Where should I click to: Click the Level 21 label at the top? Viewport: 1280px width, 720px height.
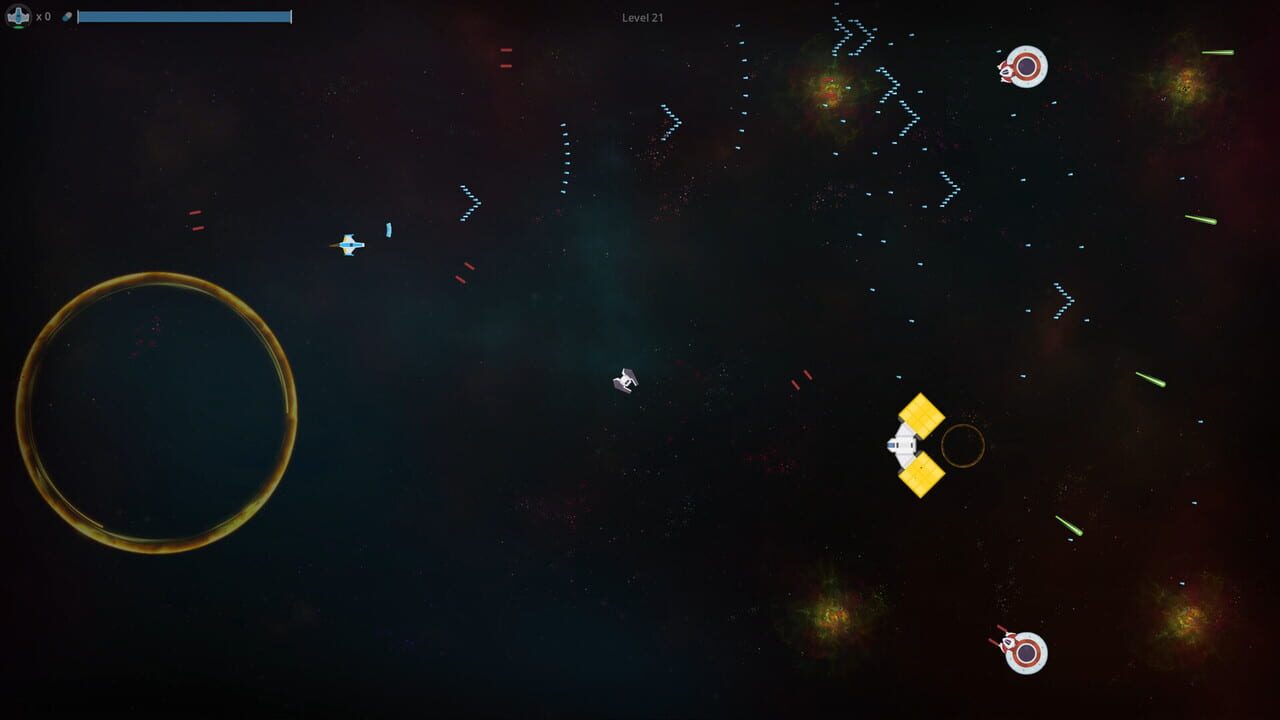[641, 17]
